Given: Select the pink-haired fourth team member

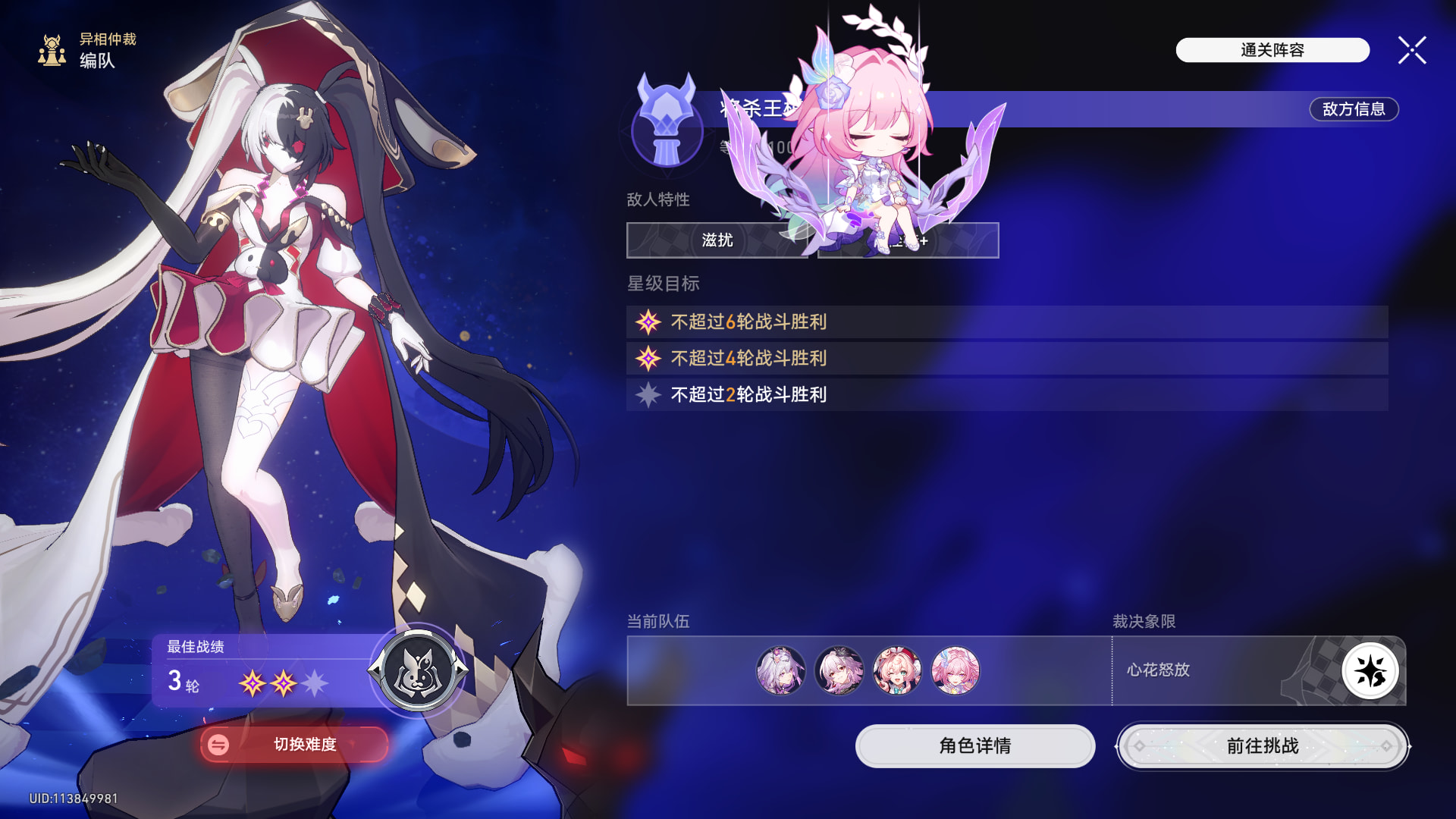Looking at the screenshot, I should point(955,670).
